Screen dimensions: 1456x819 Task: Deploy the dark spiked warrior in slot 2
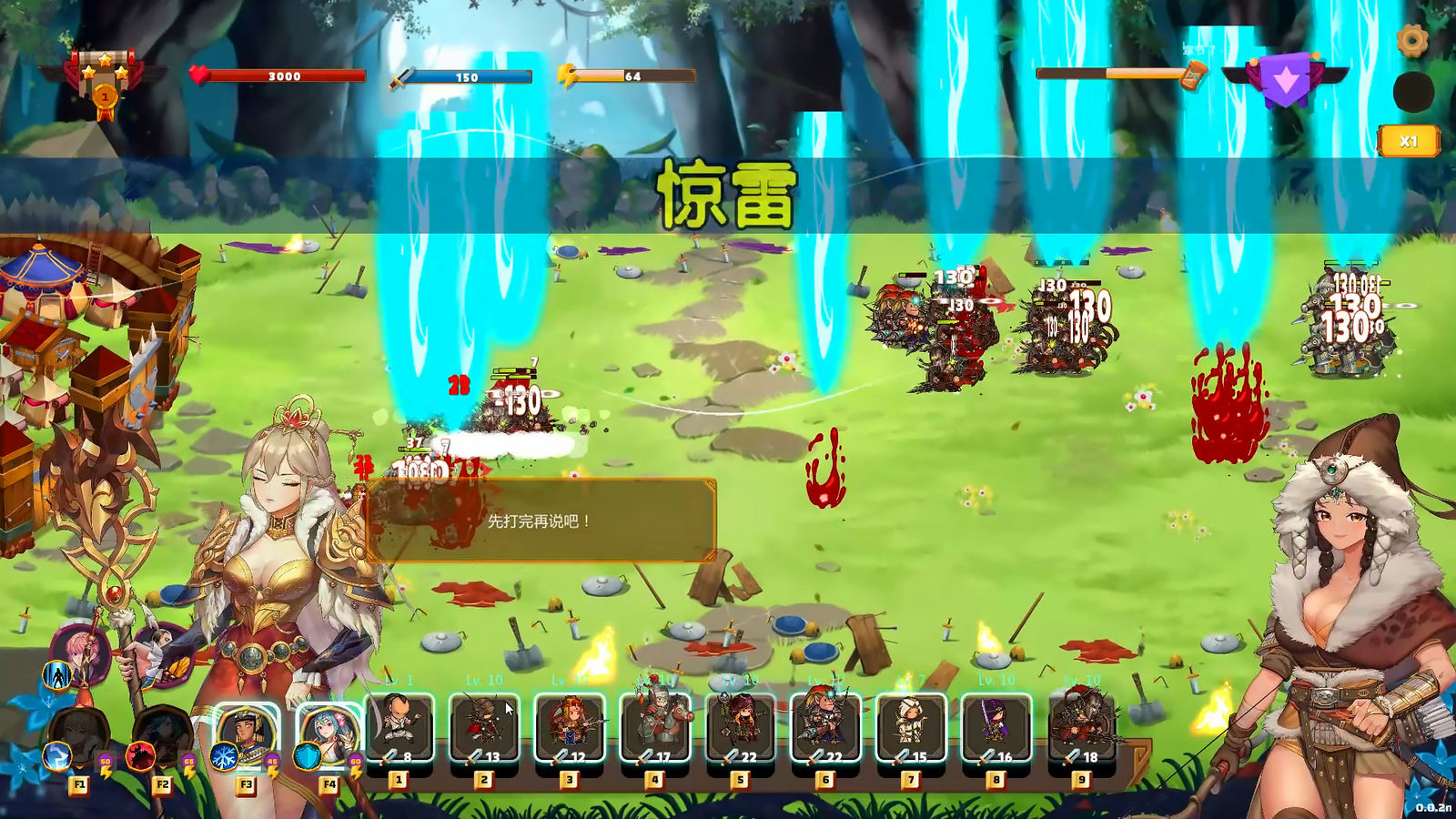pos(484,727)
